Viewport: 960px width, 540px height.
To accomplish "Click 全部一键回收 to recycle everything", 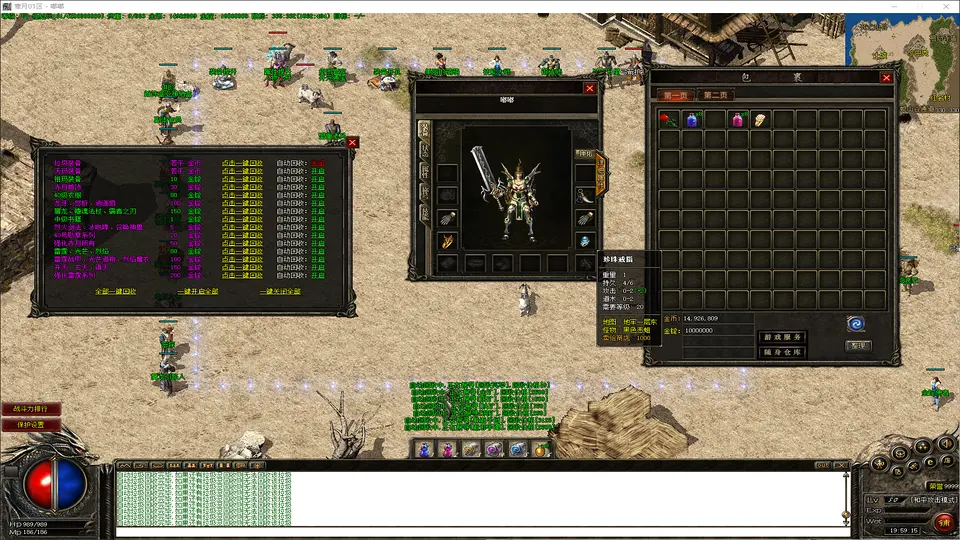I will click(x=116, y=291).
